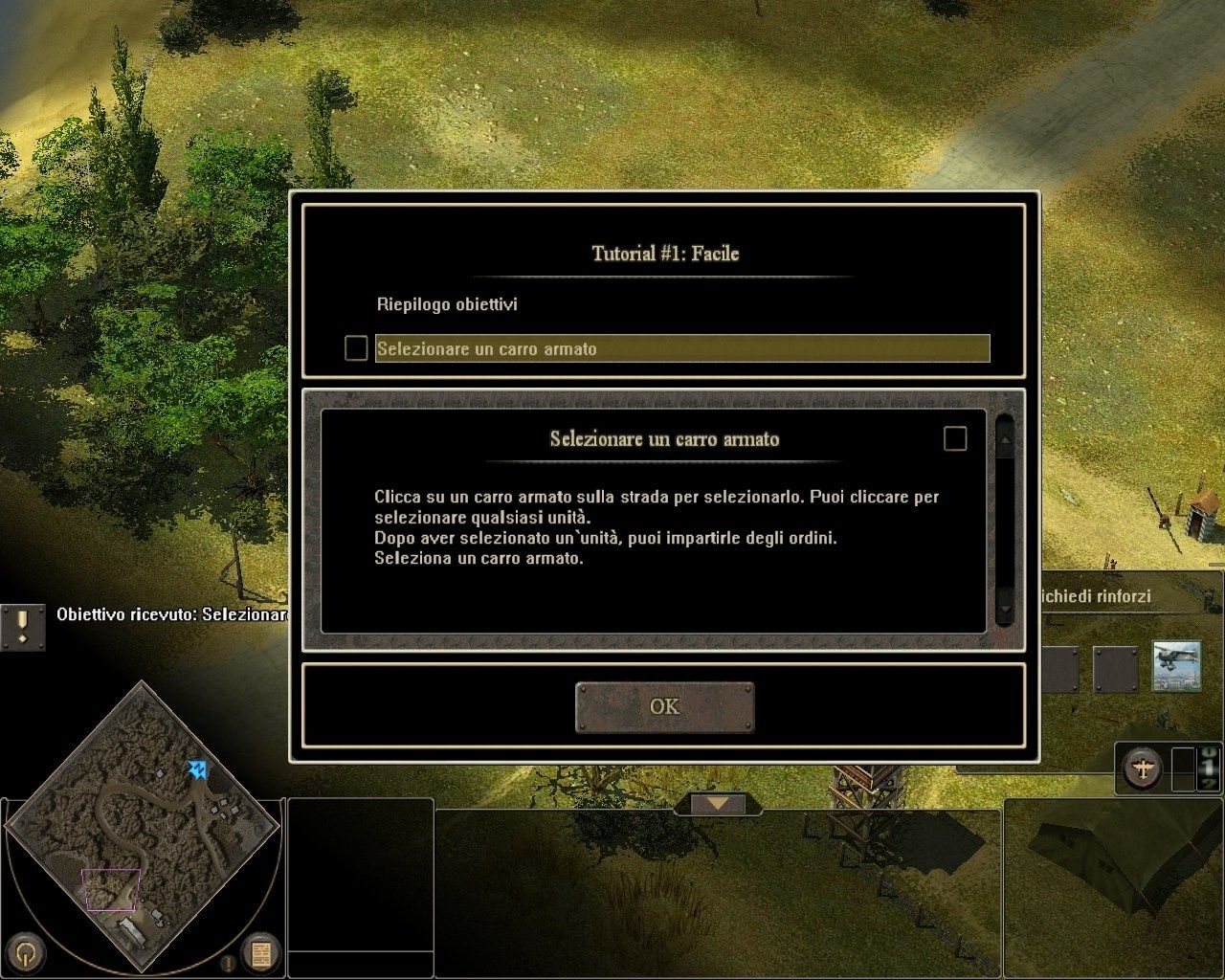This screenshot has width=1225, height=980.
Task: Open the objective notification exclamation icon
Action: [23, 627]
